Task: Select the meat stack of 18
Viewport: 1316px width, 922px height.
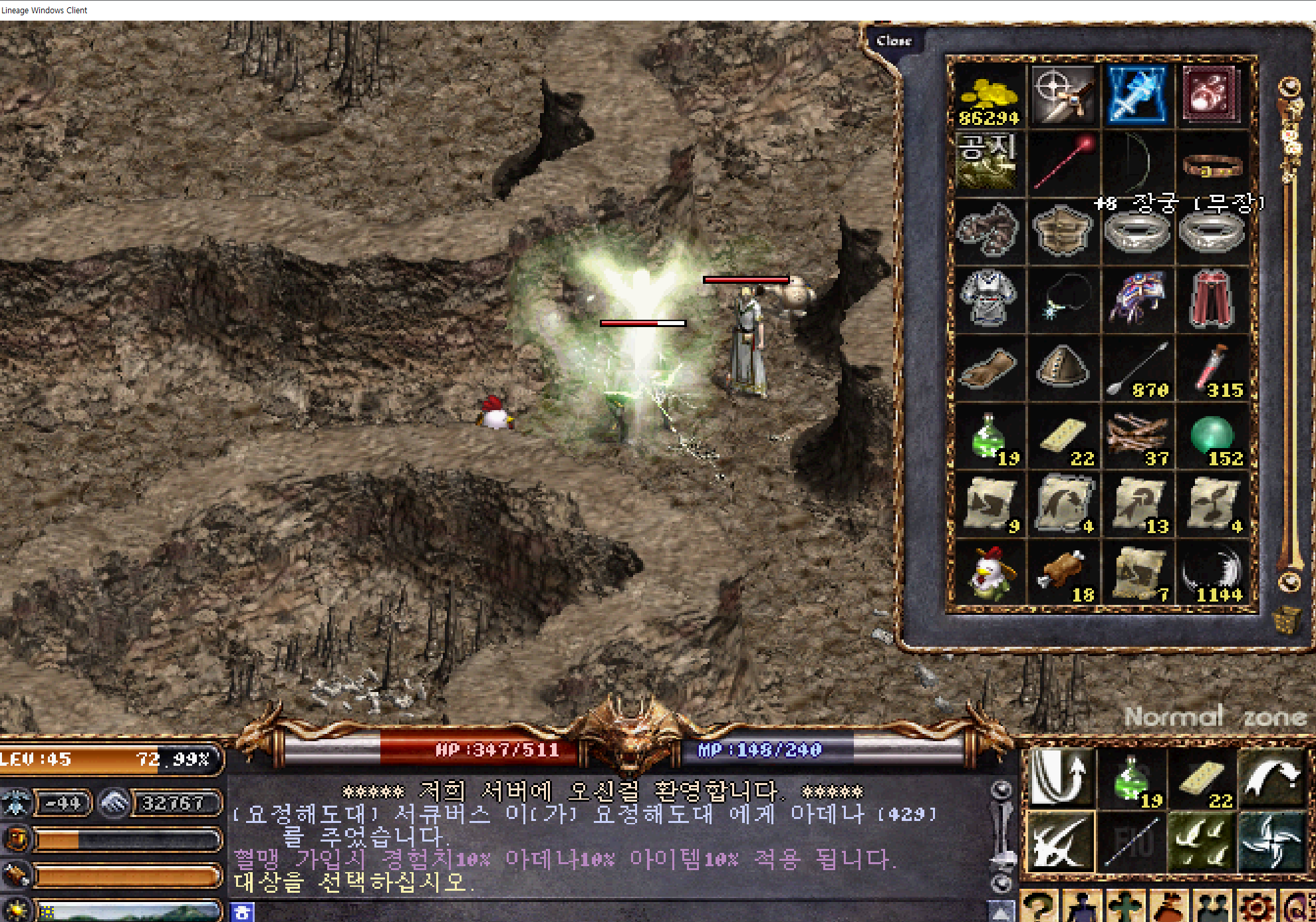Action: tap(1063, 572)
